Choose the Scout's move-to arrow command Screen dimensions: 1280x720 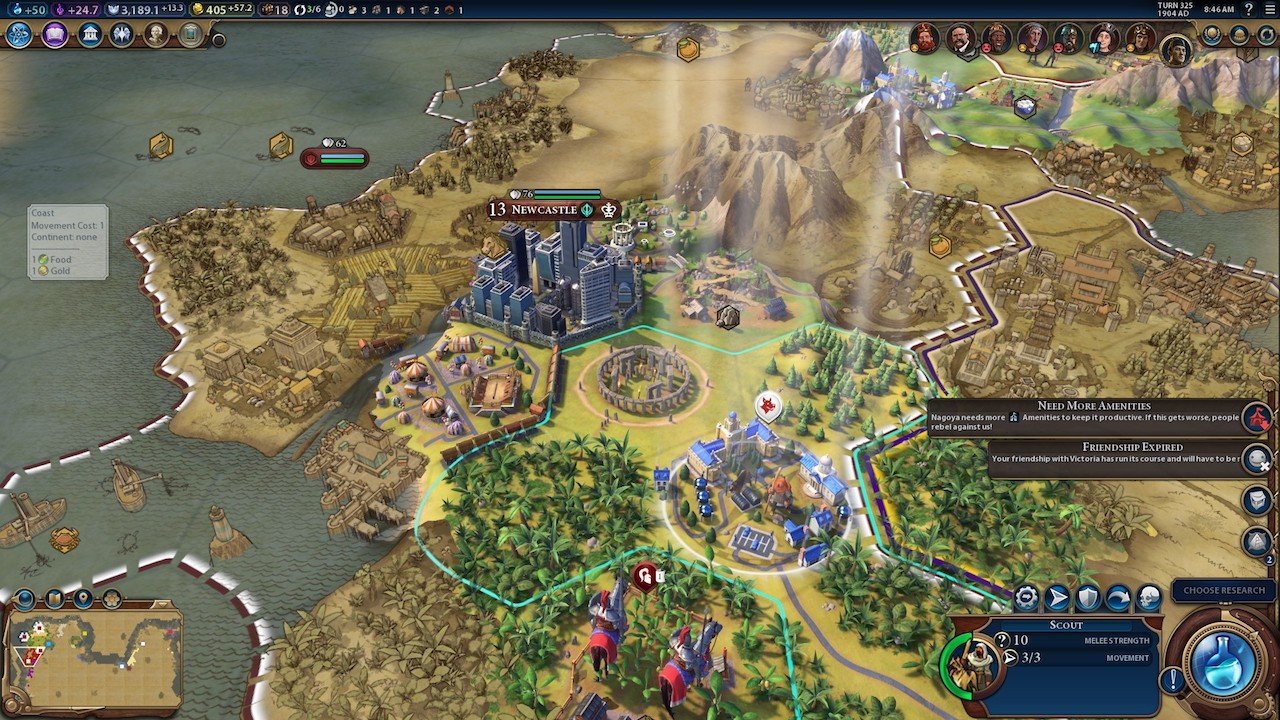(x=1057, y=598)
